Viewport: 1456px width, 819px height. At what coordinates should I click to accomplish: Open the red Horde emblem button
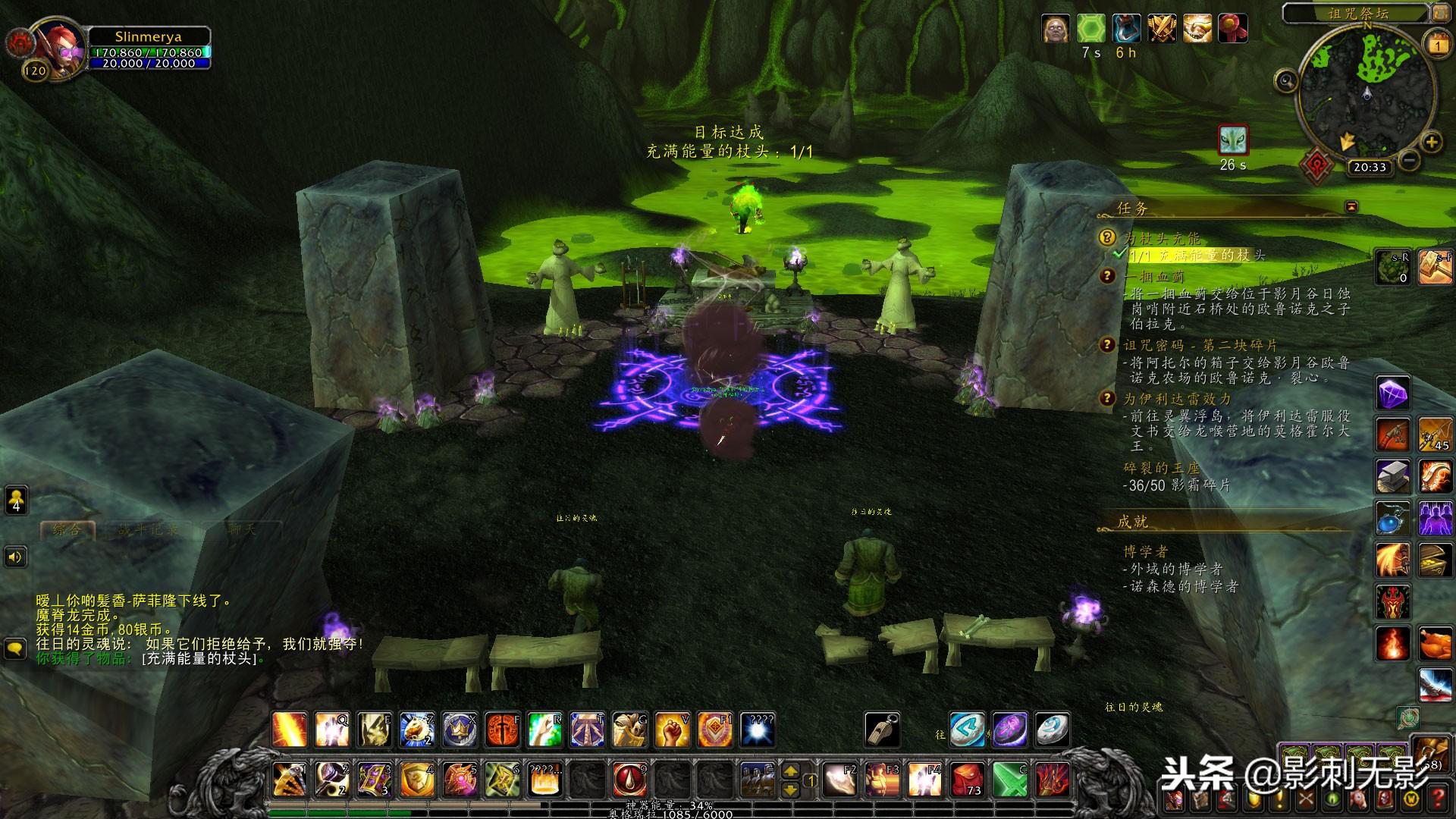point(1316,165)
